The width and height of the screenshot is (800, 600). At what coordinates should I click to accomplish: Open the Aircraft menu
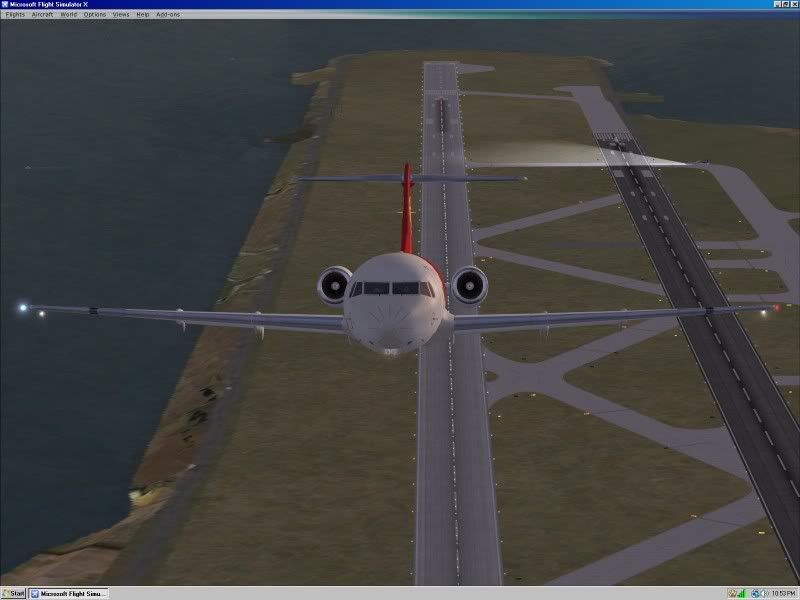click(42, 15)
